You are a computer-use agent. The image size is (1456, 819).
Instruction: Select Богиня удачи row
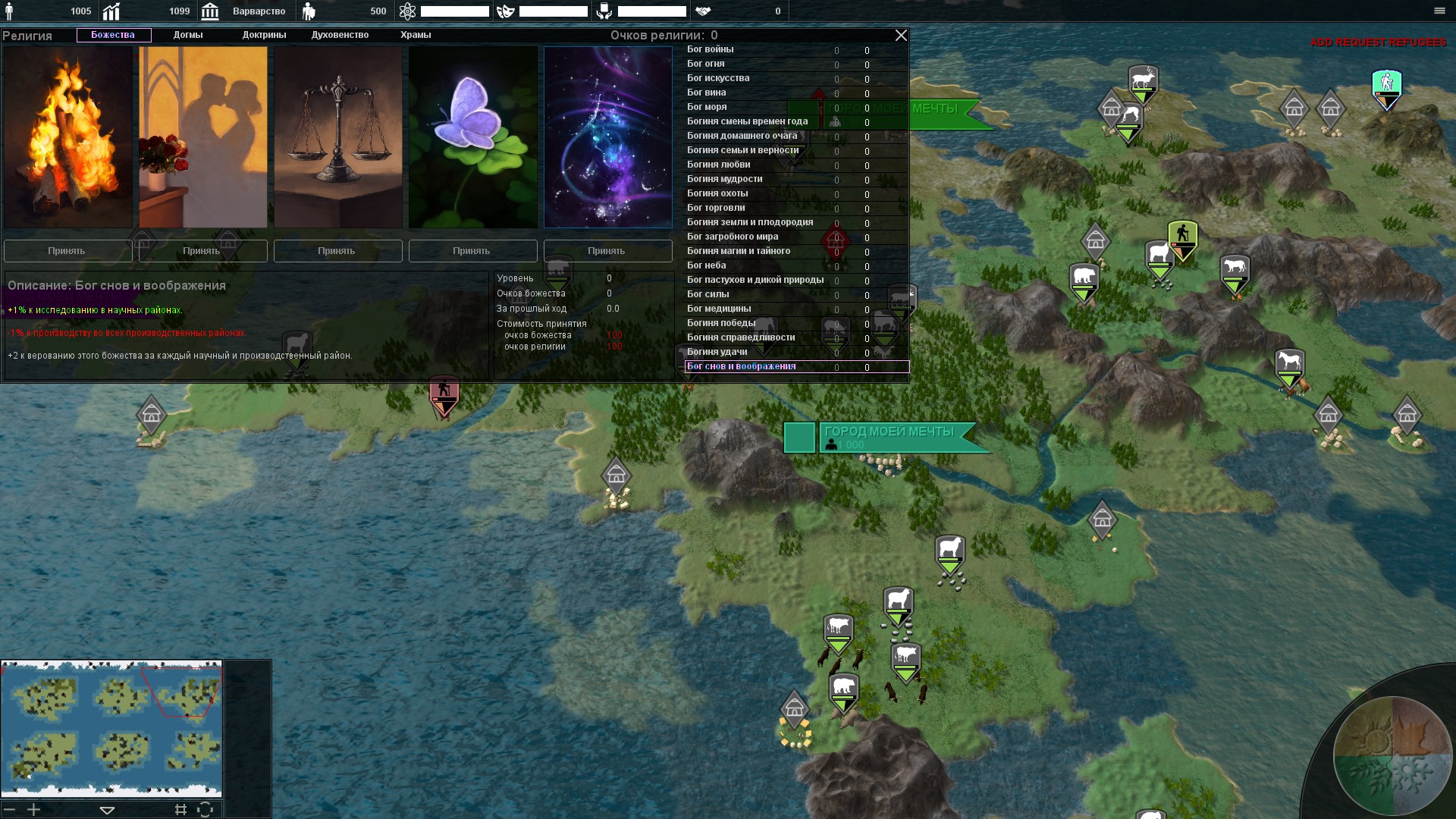[x=717, y=353]
